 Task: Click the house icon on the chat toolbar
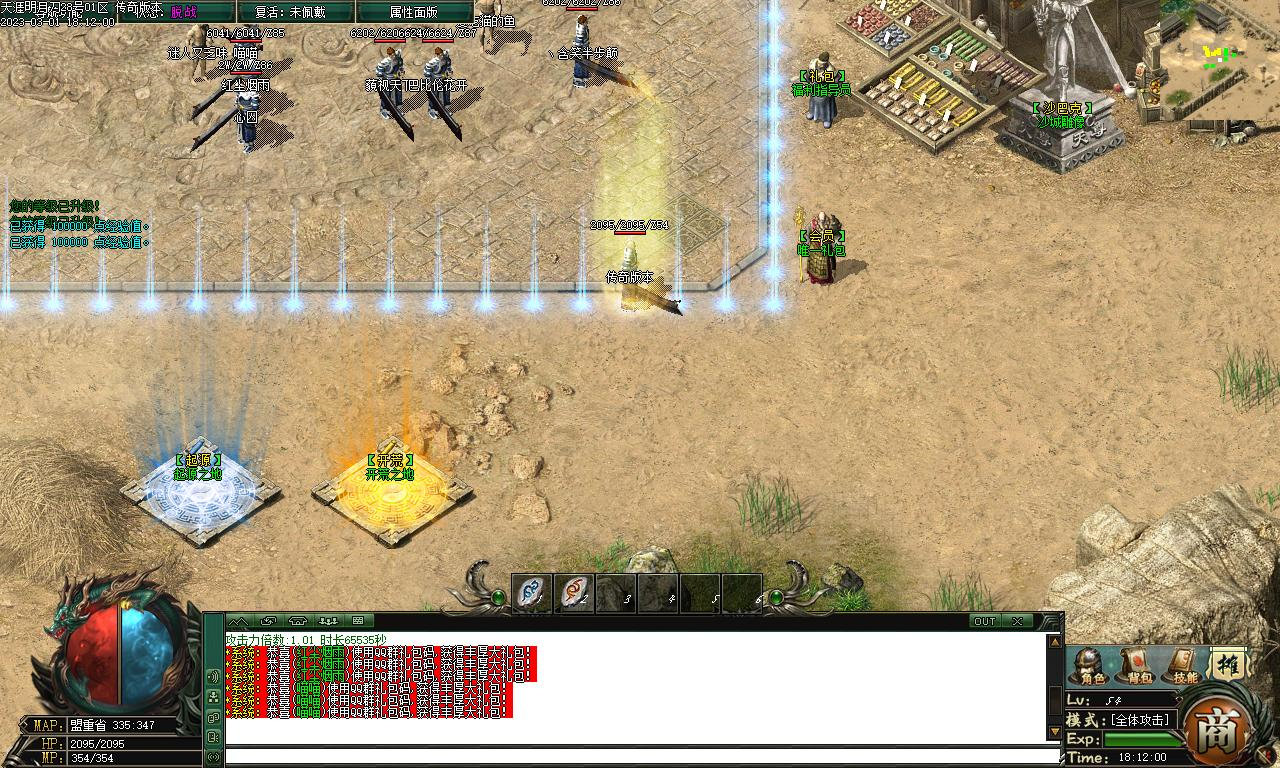(x=296, y=620)
